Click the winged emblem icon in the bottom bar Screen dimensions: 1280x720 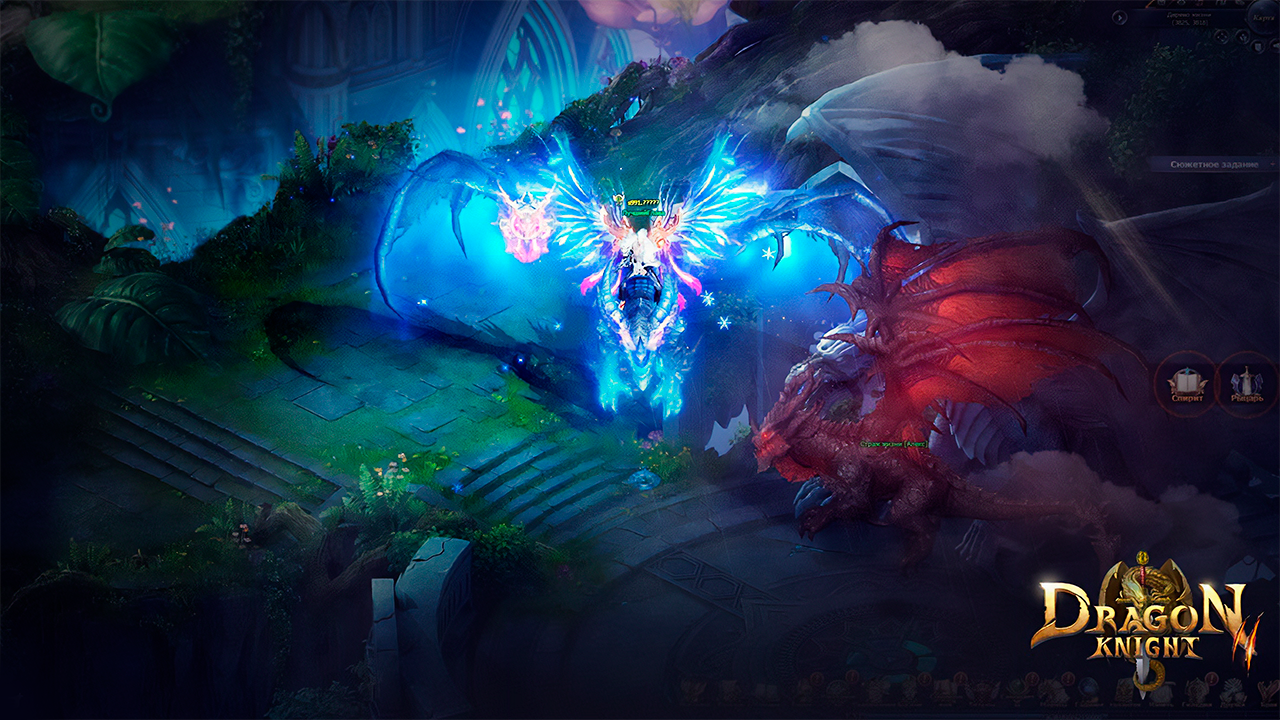coord(695,690)
